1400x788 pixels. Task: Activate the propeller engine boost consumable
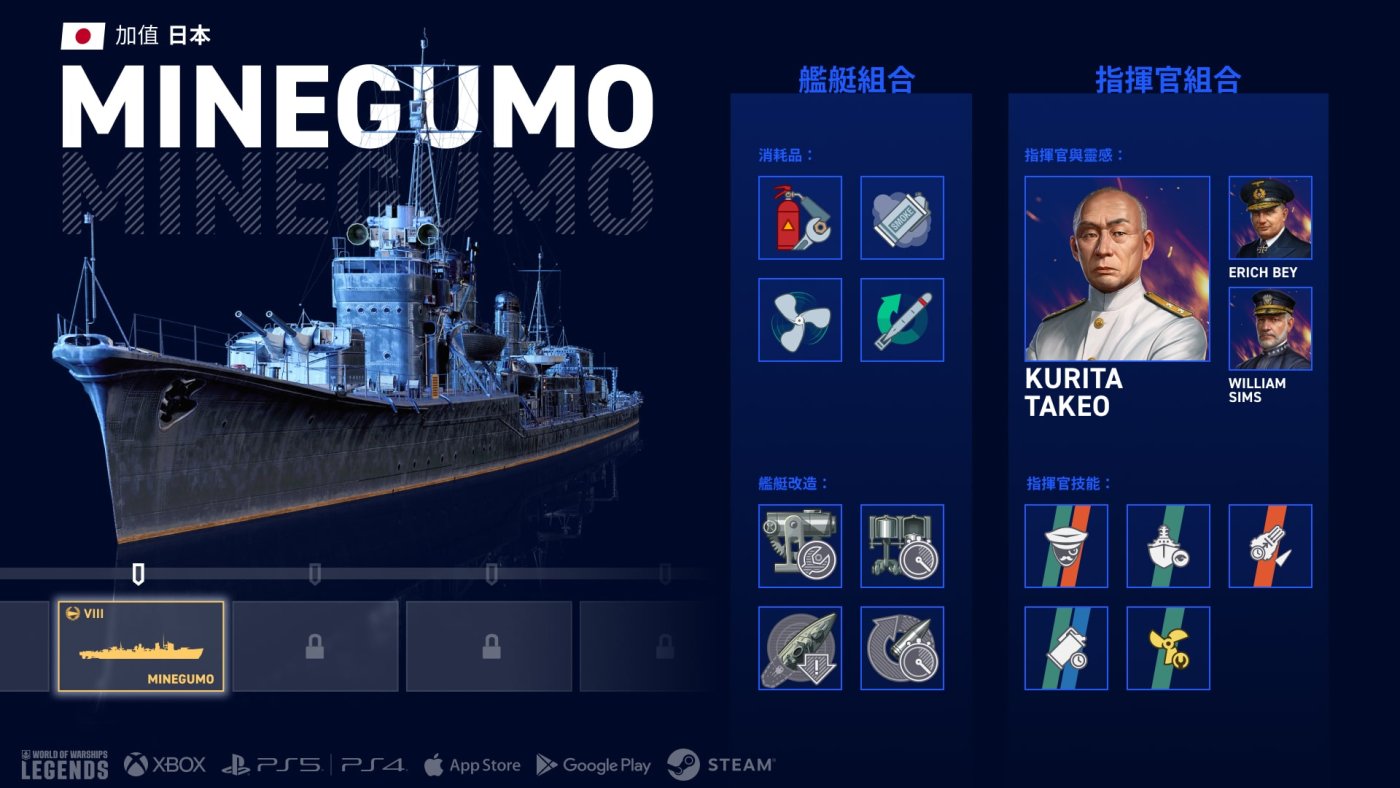[x=800, y=320]
